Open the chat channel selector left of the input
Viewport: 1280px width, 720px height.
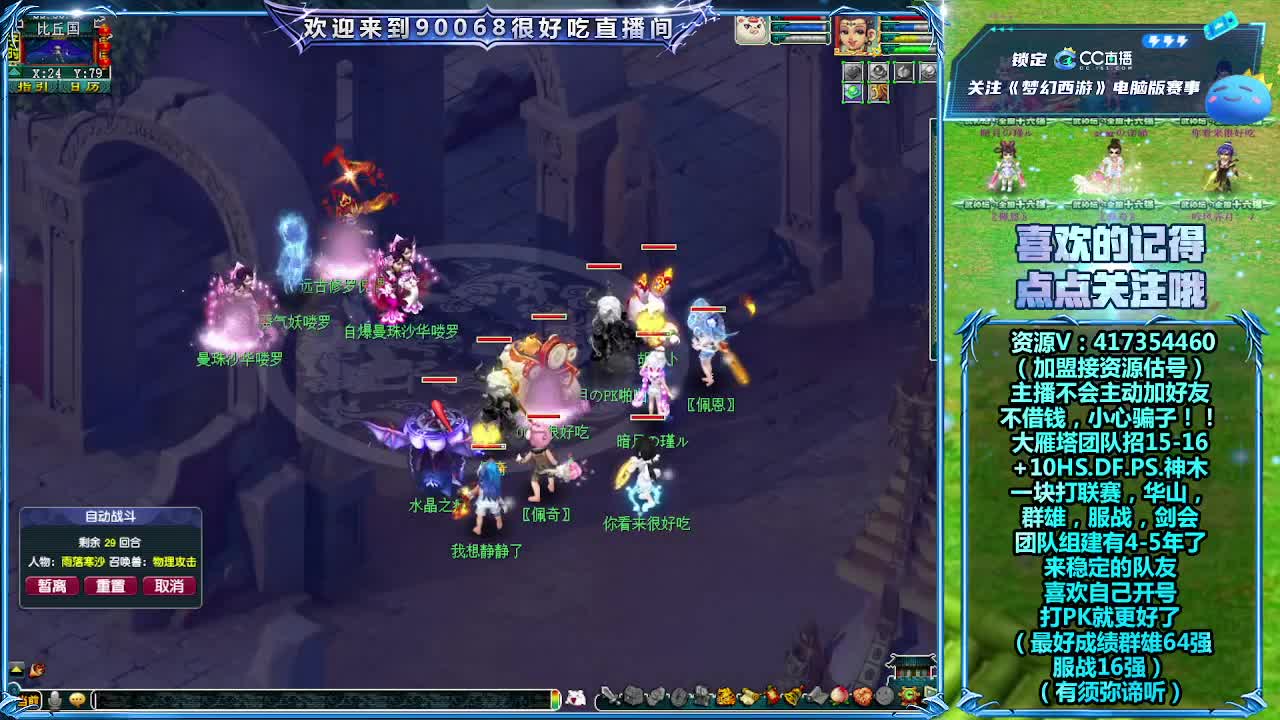click(28, 700)
